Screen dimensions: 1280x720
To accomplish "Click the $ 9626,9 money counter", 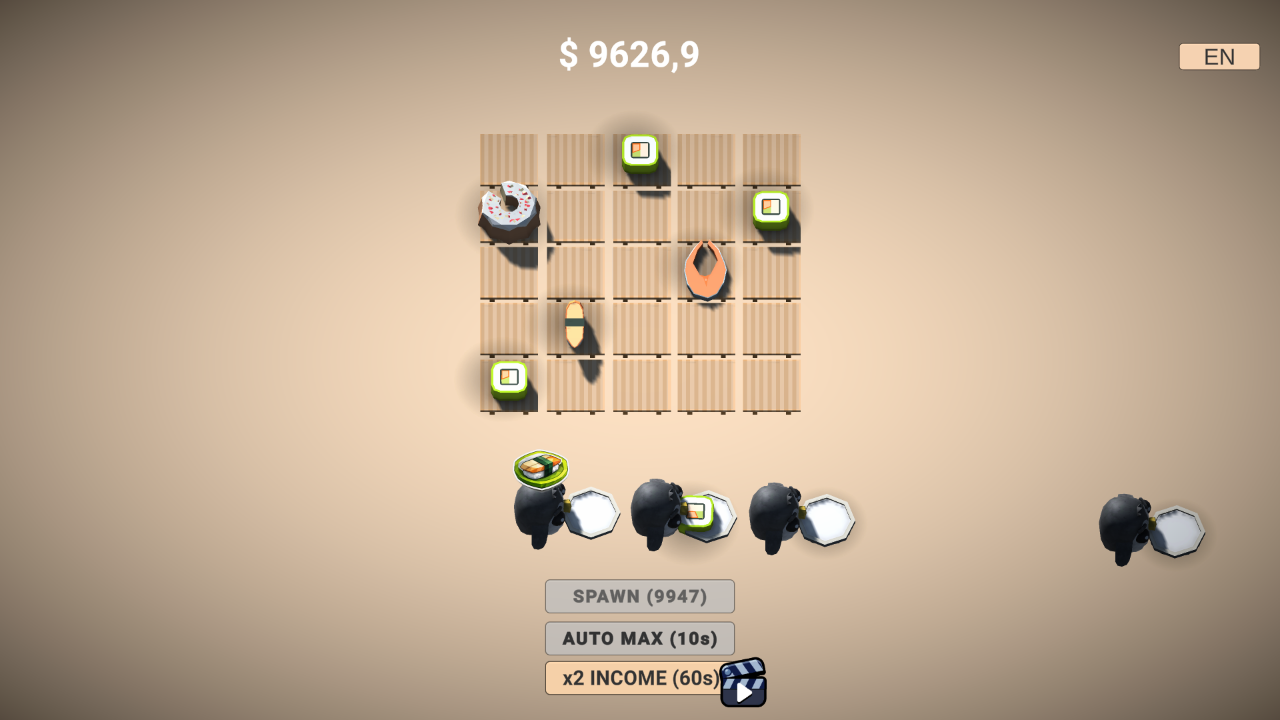I will [630, 56].
